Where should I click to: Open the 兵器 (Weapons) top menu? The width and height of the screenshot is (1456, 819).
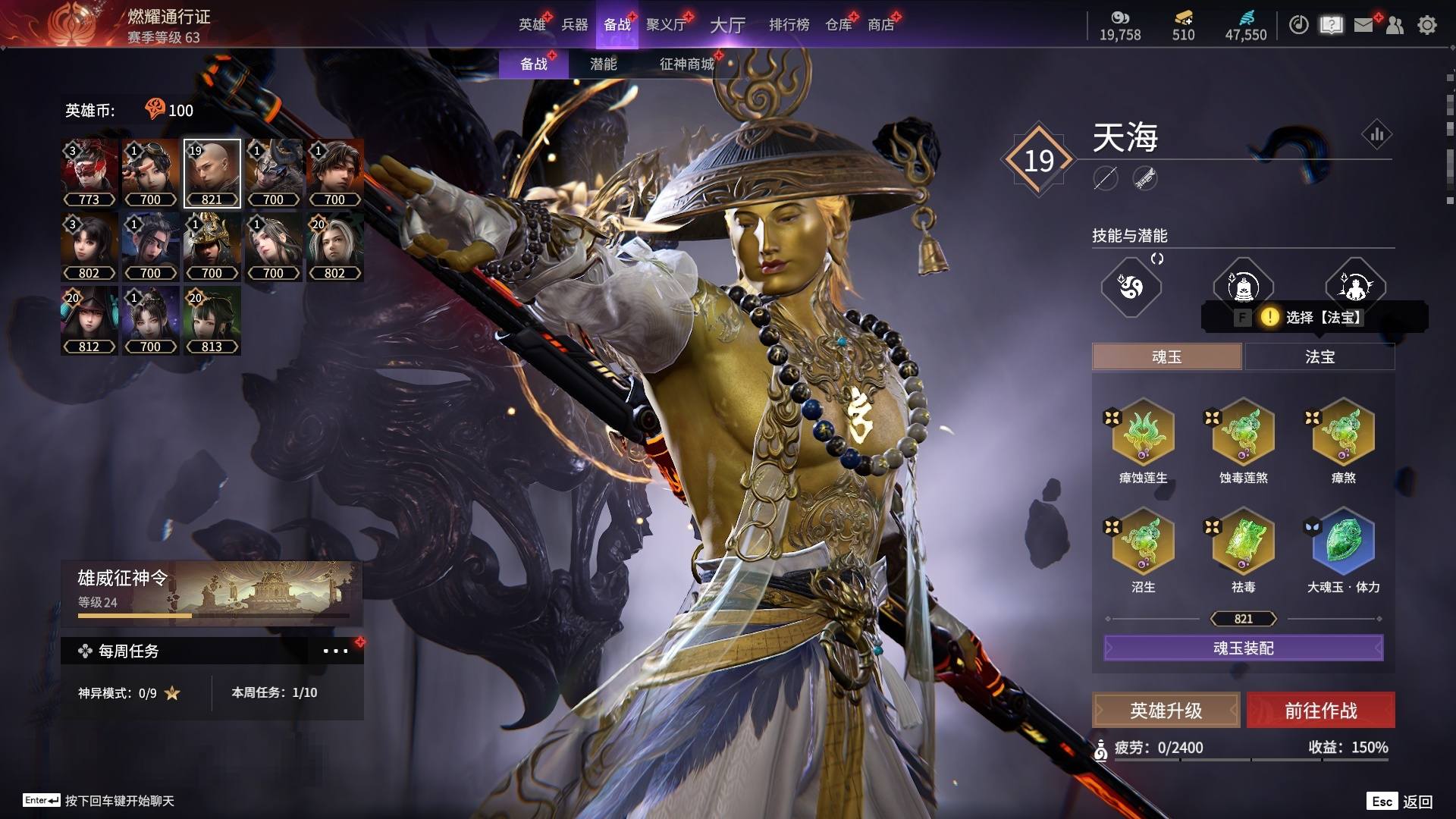point(575,25)
